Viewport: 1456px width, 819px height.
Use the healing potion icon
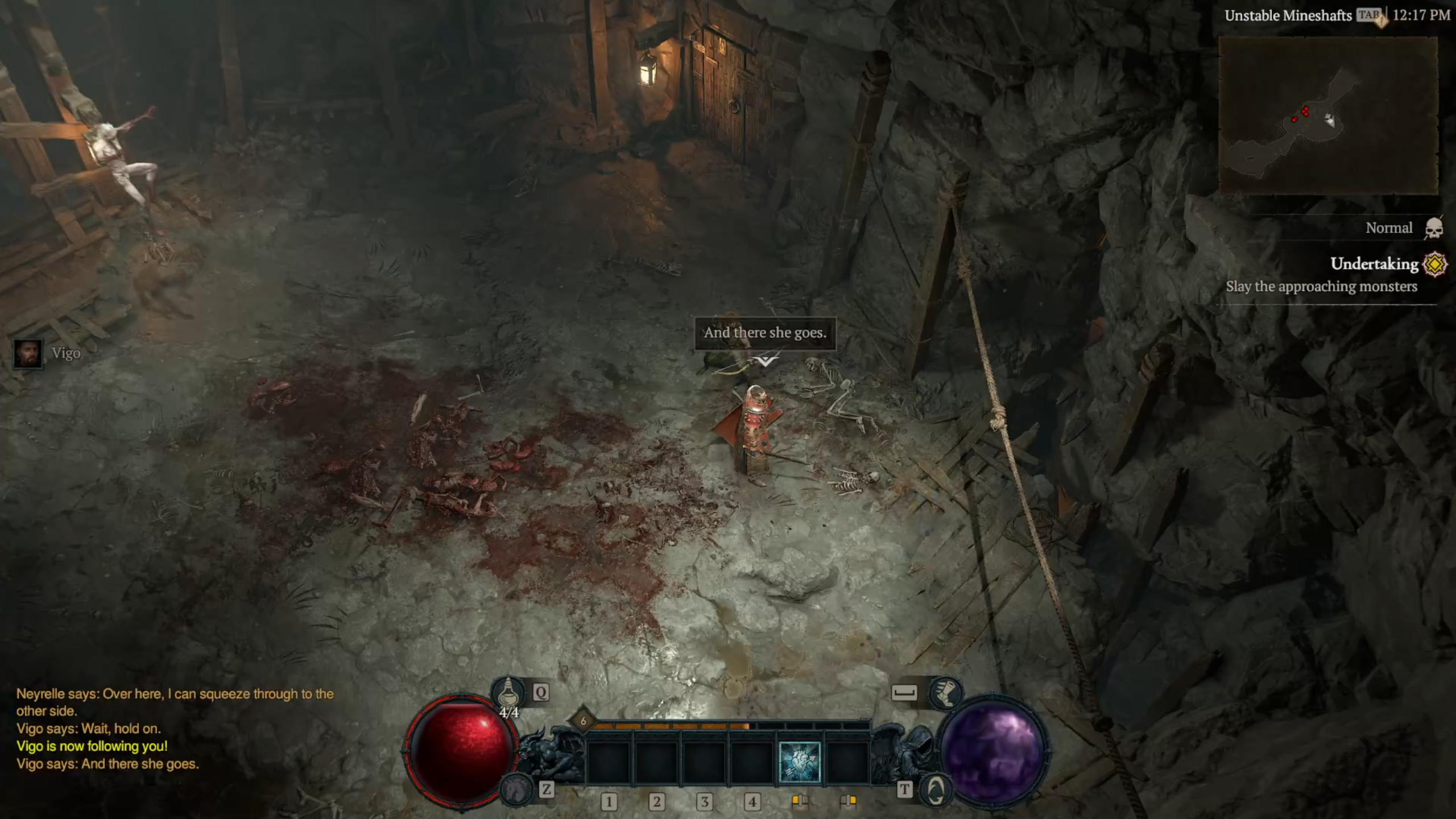tap(508, 693)
